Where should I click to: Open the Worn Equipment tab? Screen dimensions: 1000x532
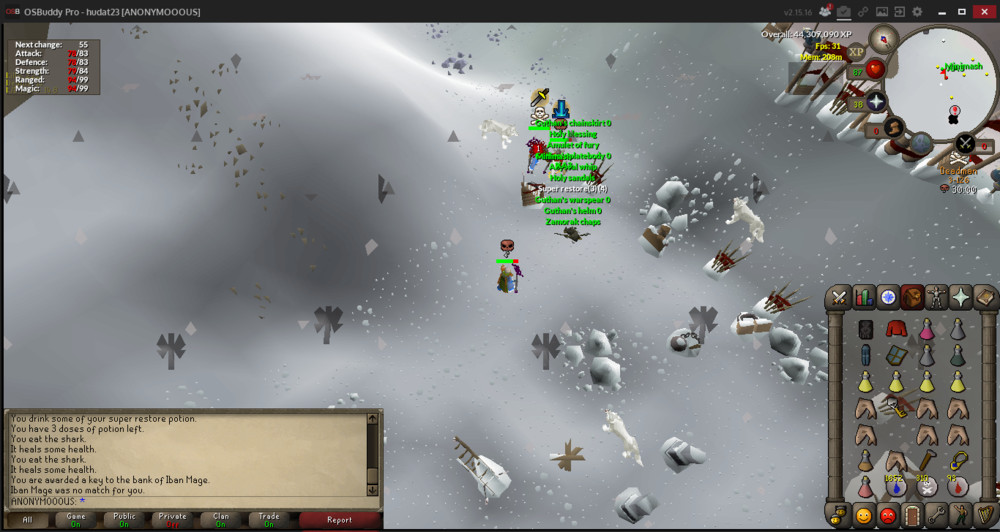(936, 297)
